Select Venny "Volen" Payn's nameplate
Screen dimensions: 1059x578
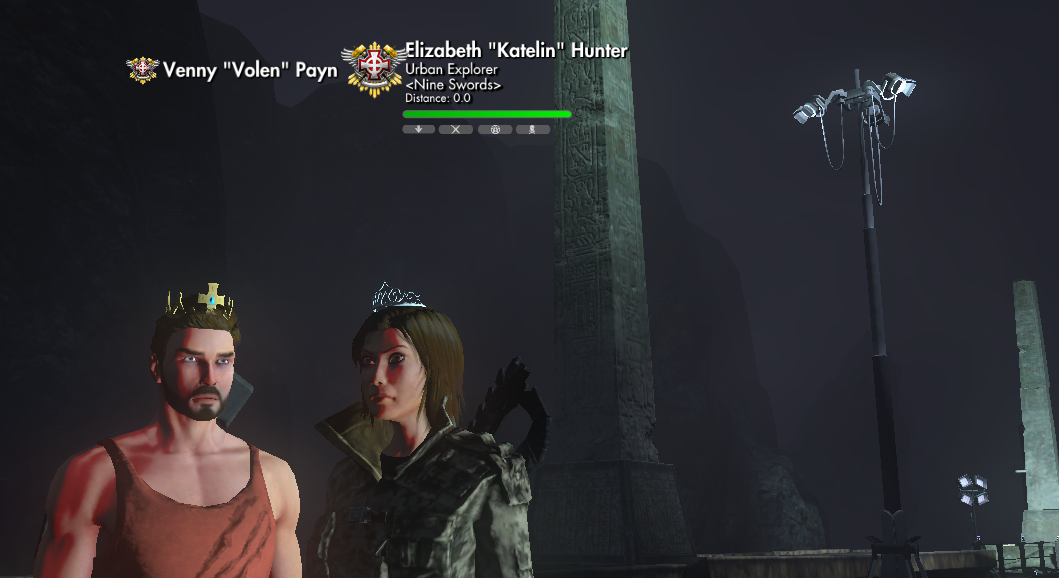click(250, 71)
